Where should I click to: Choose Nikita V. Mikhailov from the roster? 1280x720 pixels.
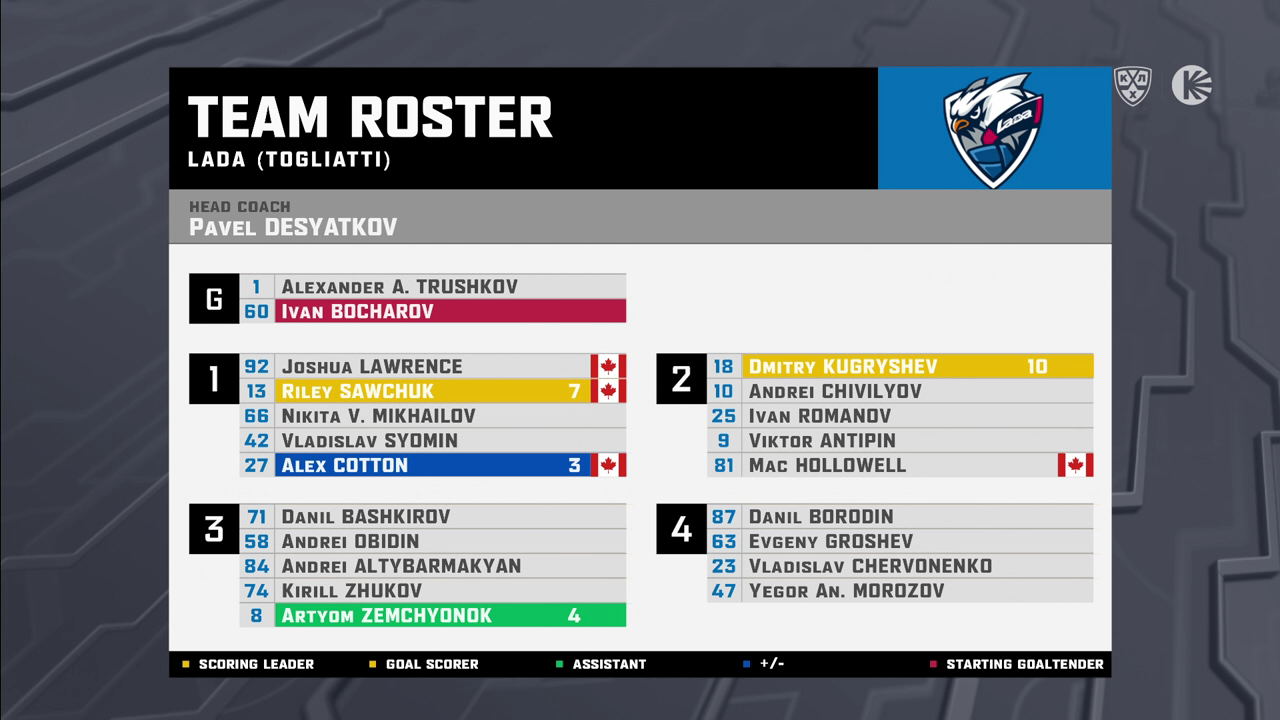(432, 416)
